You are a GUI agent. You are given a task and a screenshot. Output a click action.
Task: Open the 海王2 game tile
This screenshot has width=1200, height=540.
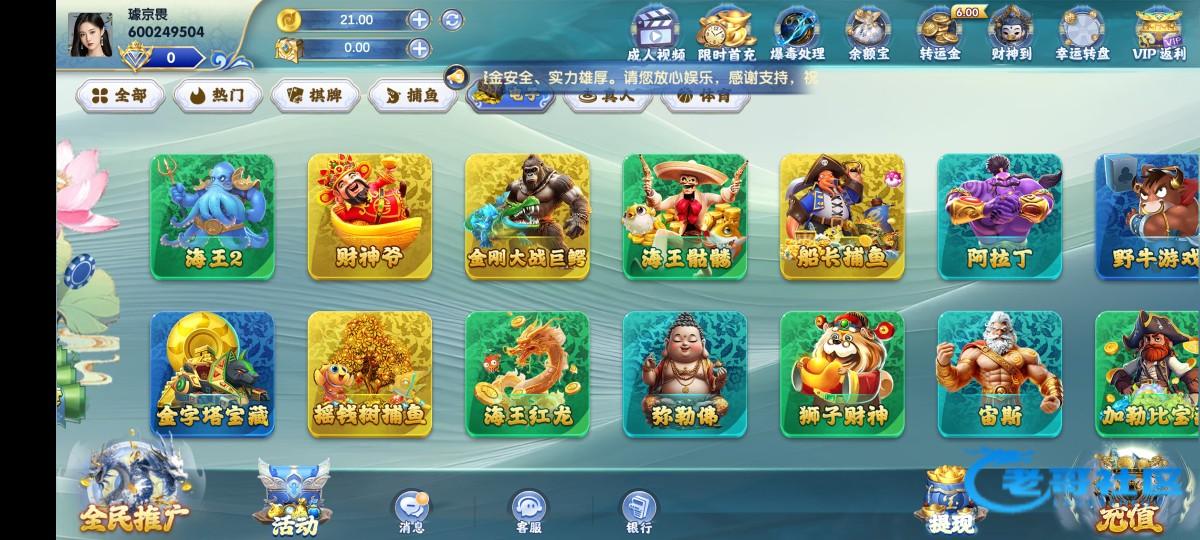point(212,216)
